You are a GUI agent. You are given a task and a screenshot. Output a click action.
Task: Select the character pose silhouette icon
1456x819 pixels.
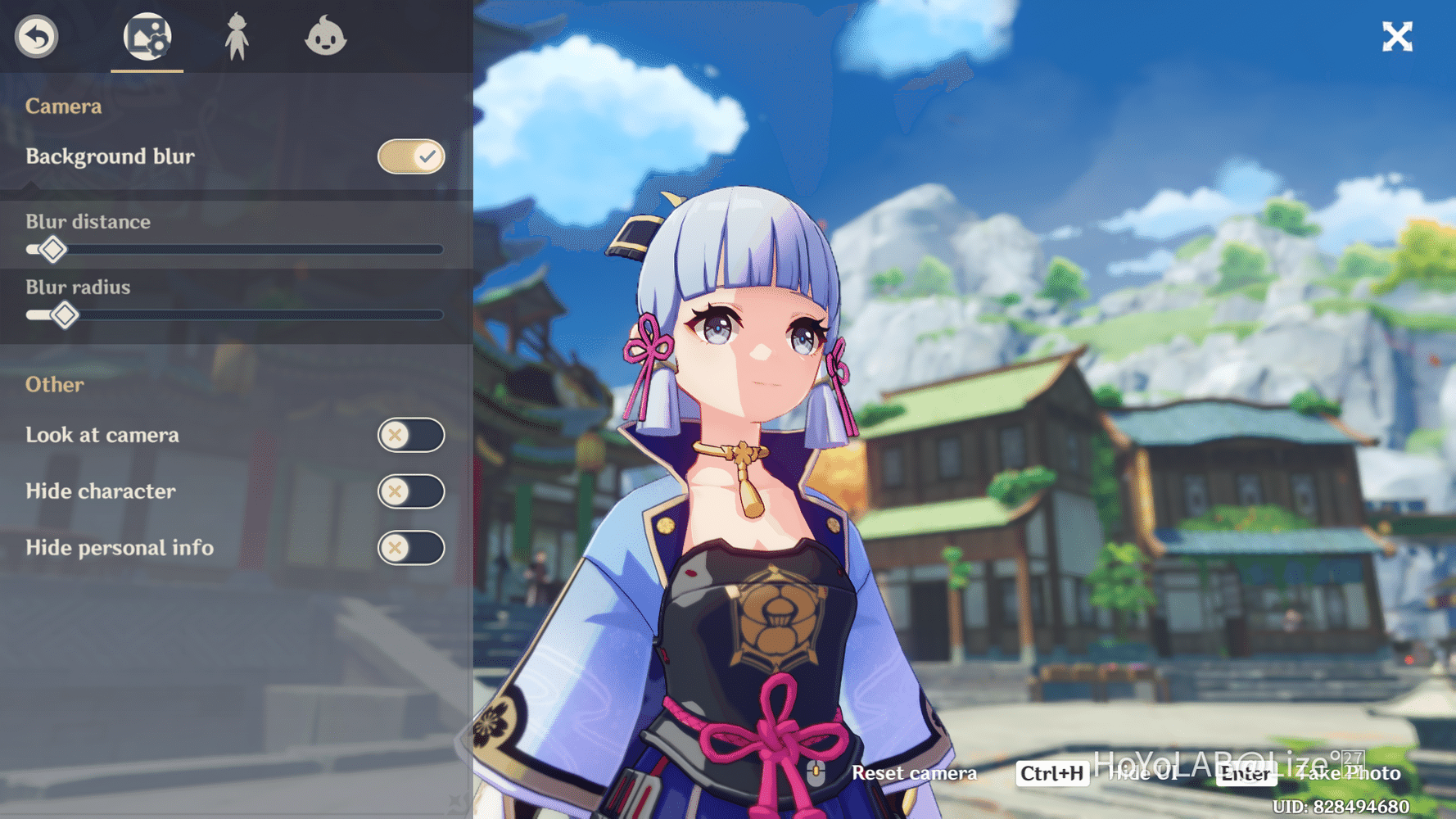pos(238,36)
